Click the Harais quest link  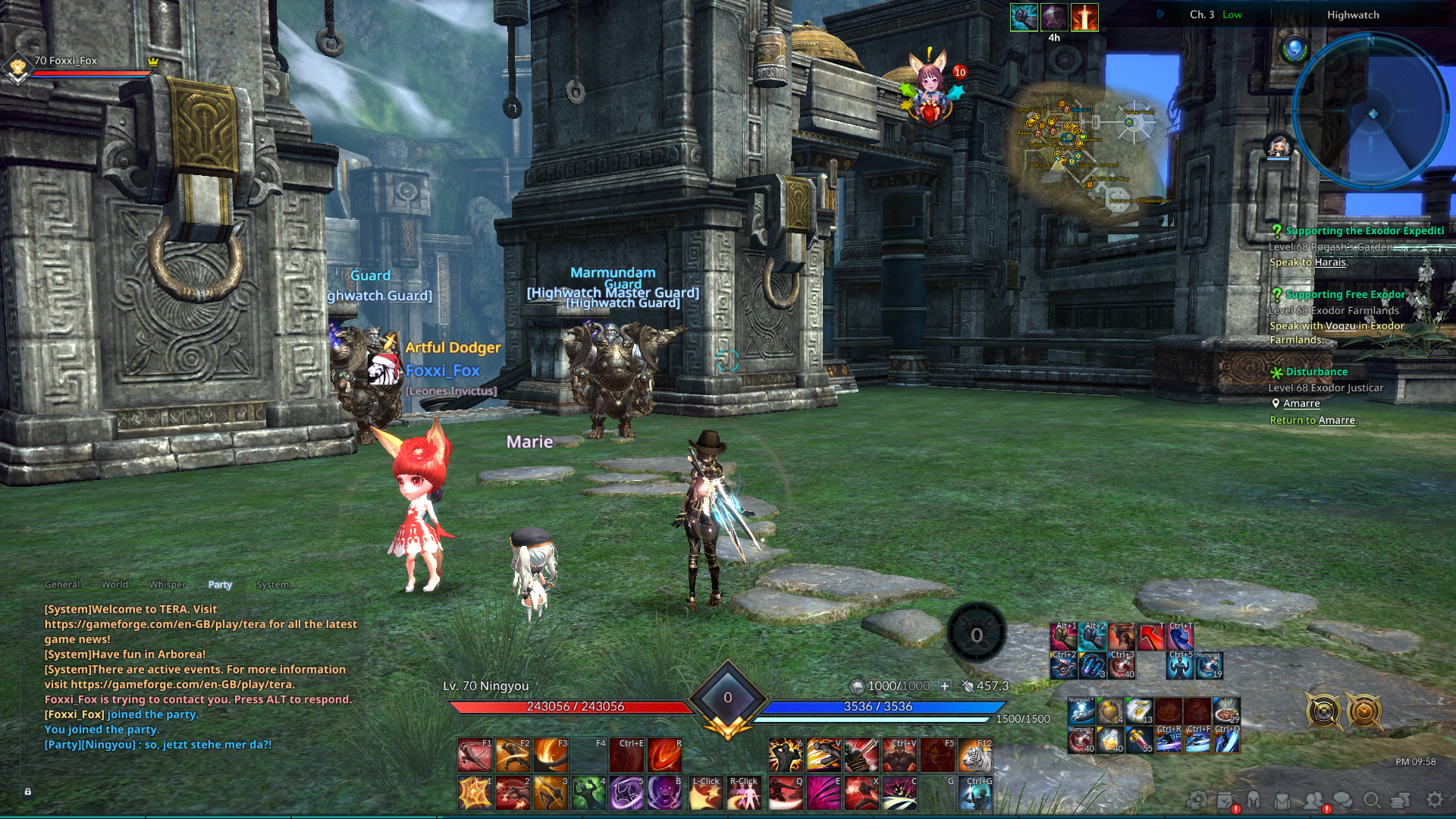[1330, 262]
